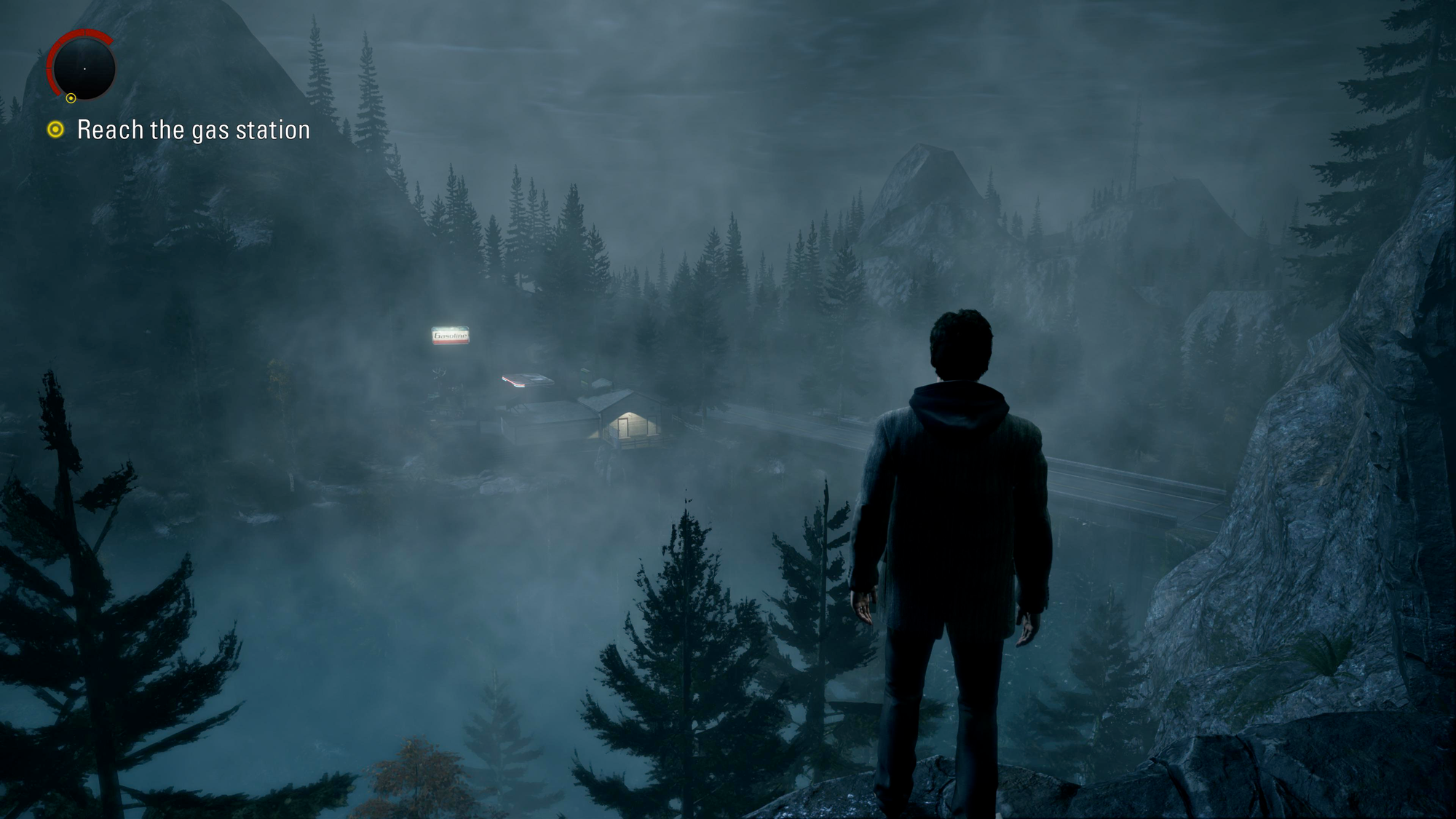Viewport: 1456px width, 819px height.
Task: Click the red-striped canopy edge light
Action: point(515,384)
